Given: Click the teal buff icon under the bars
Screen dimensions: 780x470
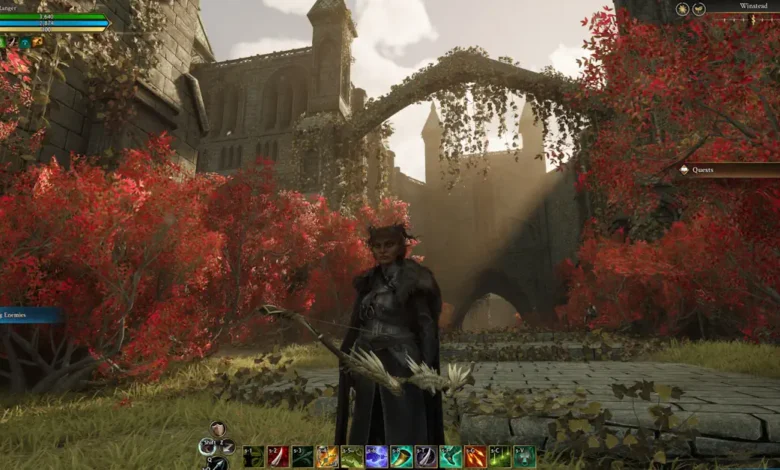Looking at the screenshot, I should 24,42.
